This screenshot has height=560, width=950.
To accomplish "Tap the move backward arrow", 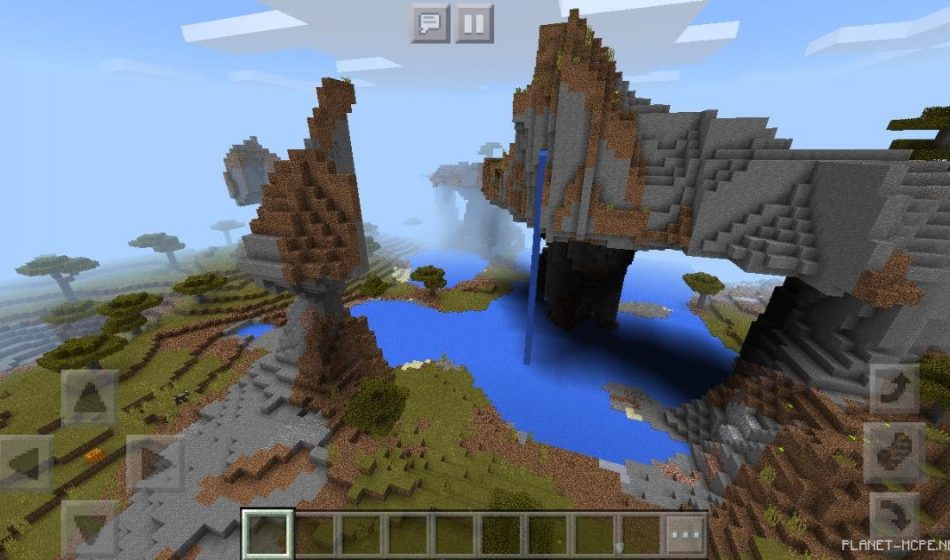I will [x=90, y=525].
